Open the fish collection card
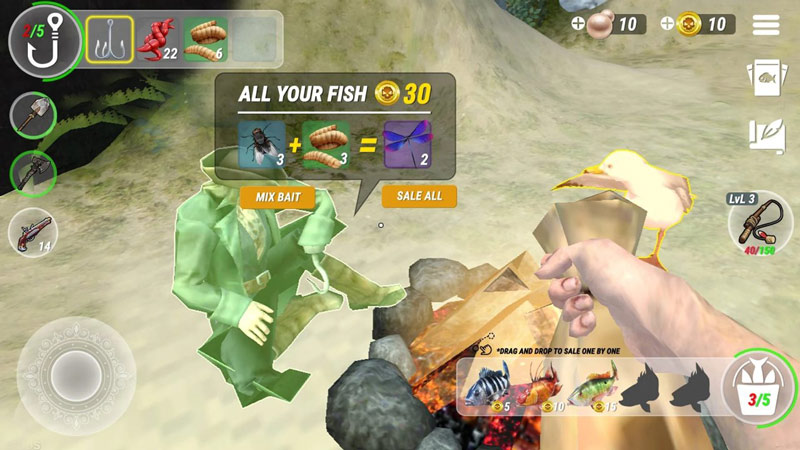Screen dimensions: 800x450 765,78
